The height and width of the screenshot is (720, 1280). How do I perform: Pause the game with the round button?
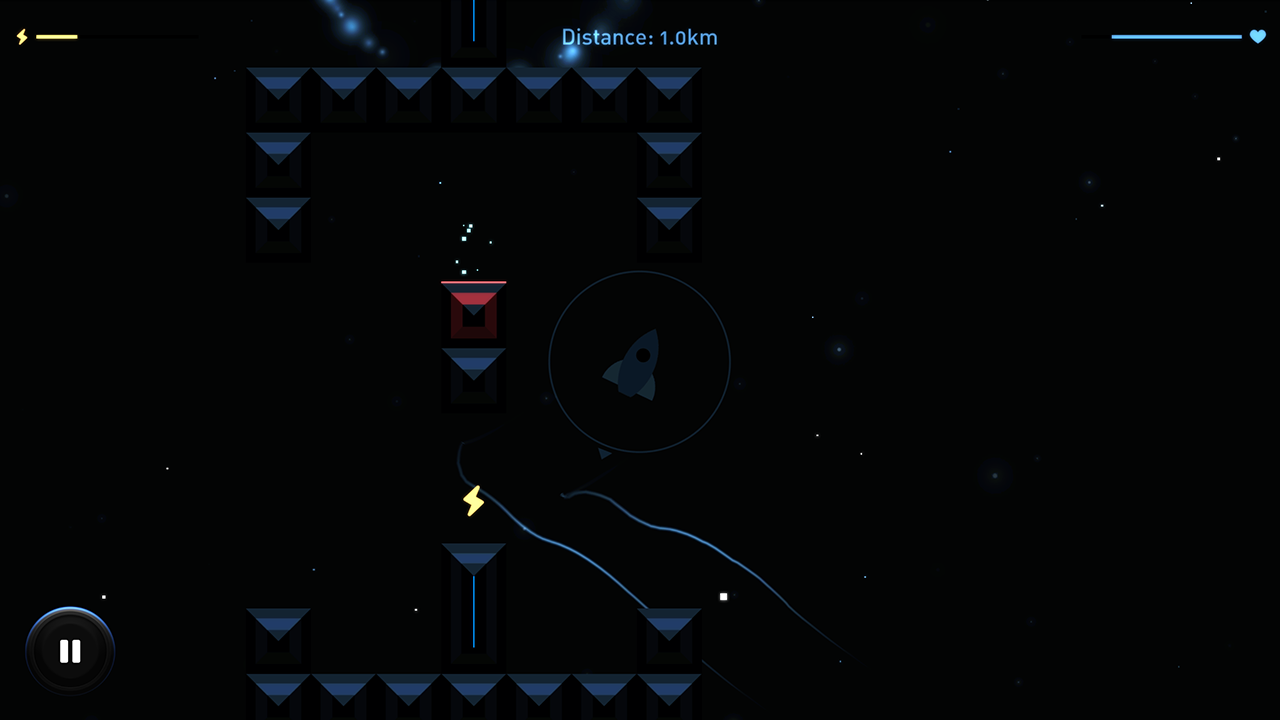click(70, 652)
